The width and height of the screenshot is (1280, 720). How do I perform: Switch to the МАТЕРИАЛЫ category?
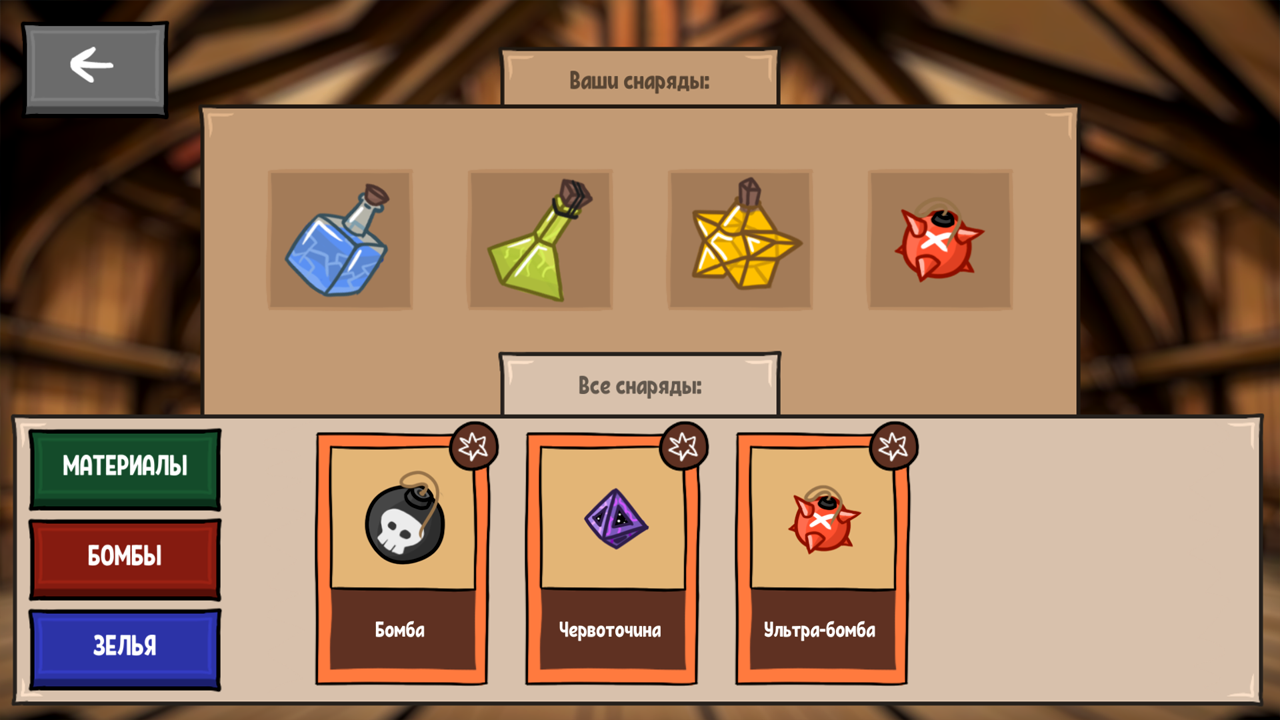124,466
